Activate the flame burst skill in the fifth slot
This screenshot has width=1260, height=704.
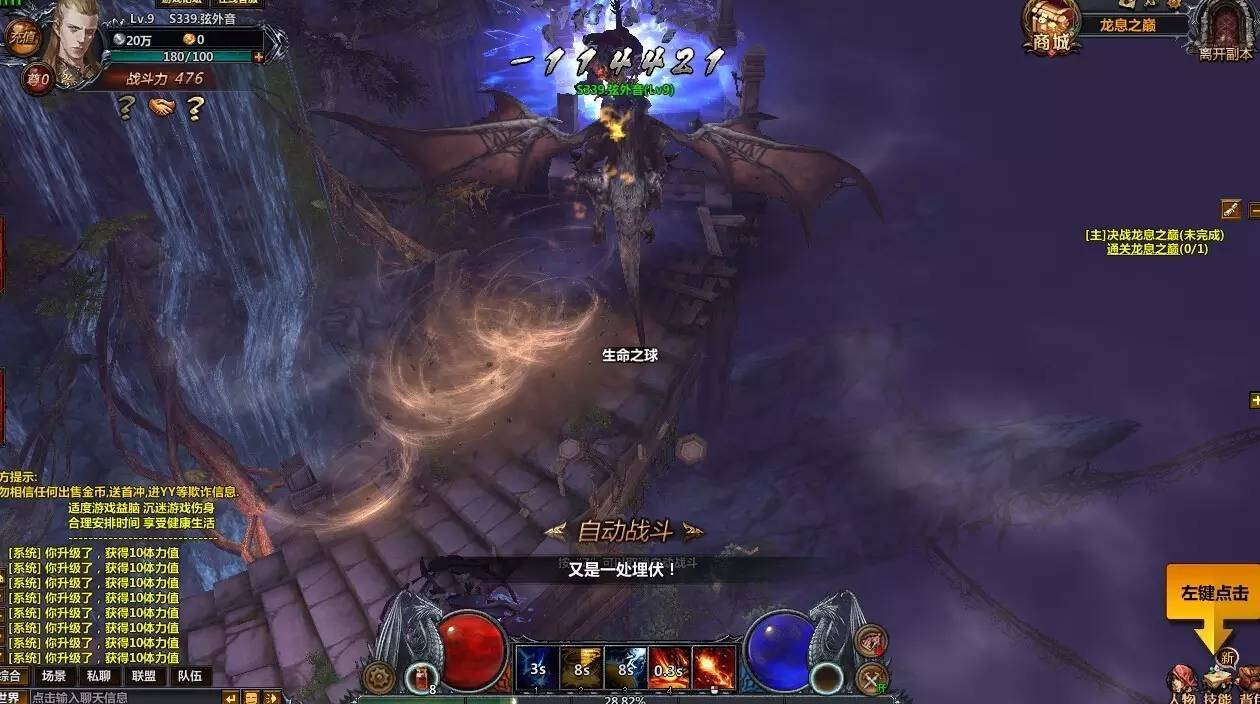[x=714, y=667]
